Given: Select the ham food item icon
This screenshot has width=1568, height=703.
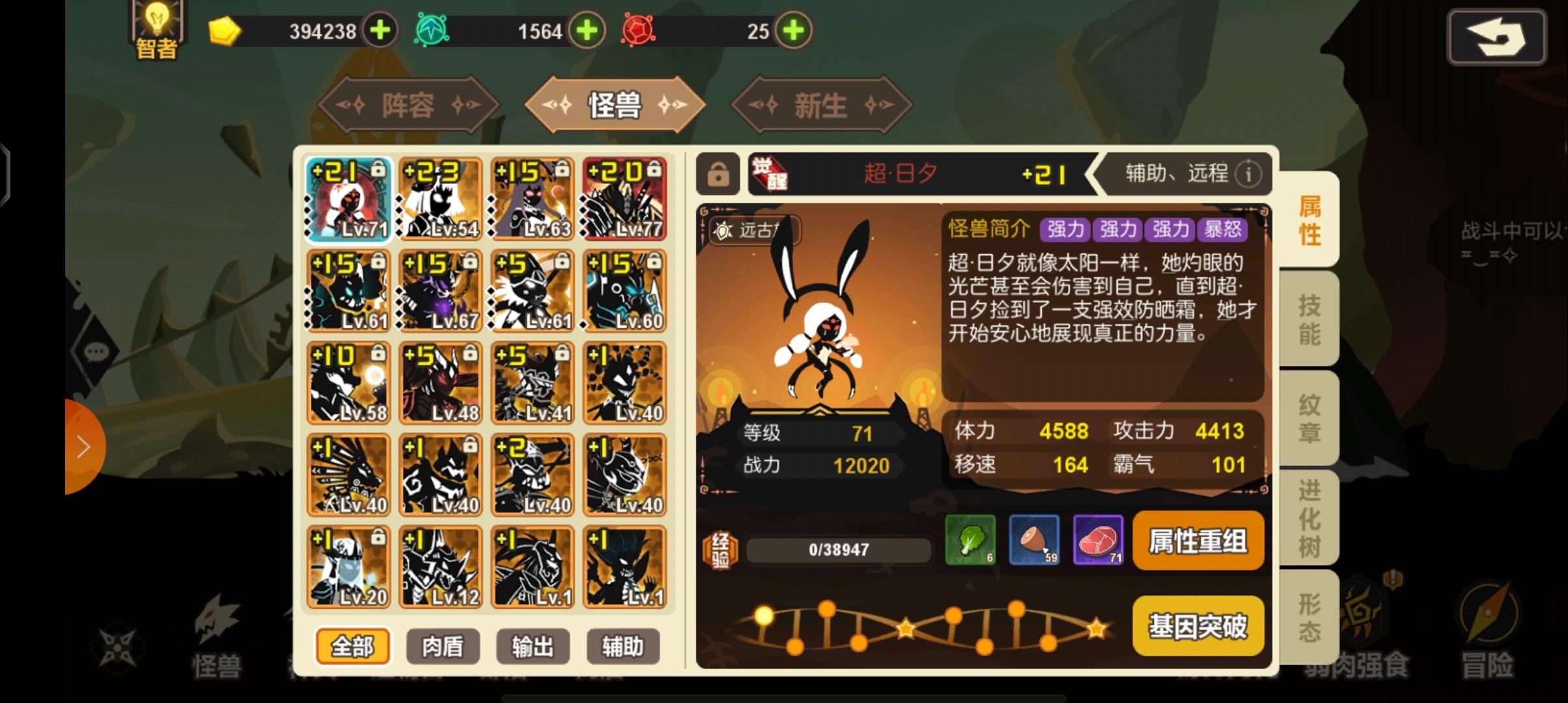Looking at the screenshot, I should [1033, 540].
